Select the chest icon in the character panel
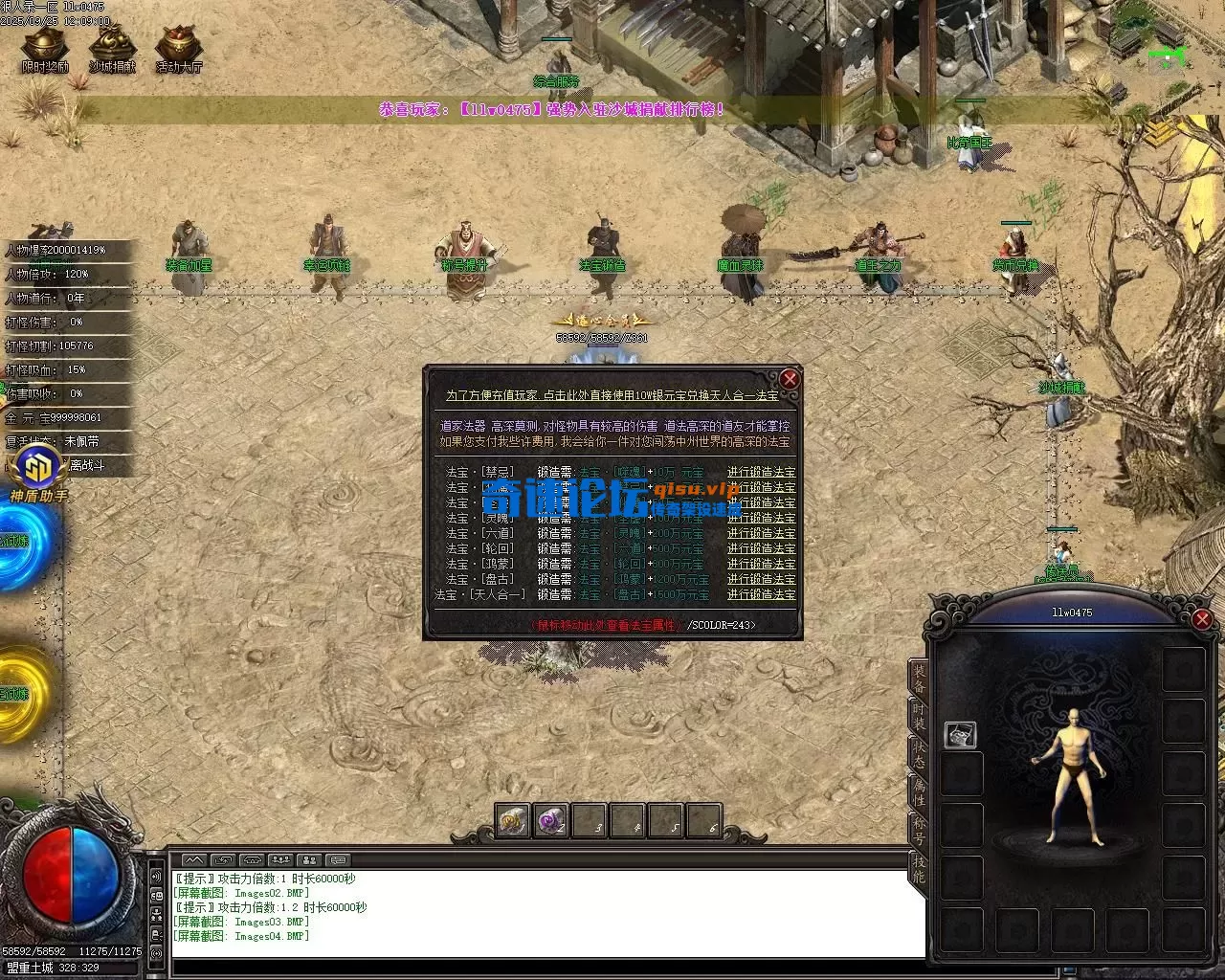The image size is (1225, 980). point(960,734)
